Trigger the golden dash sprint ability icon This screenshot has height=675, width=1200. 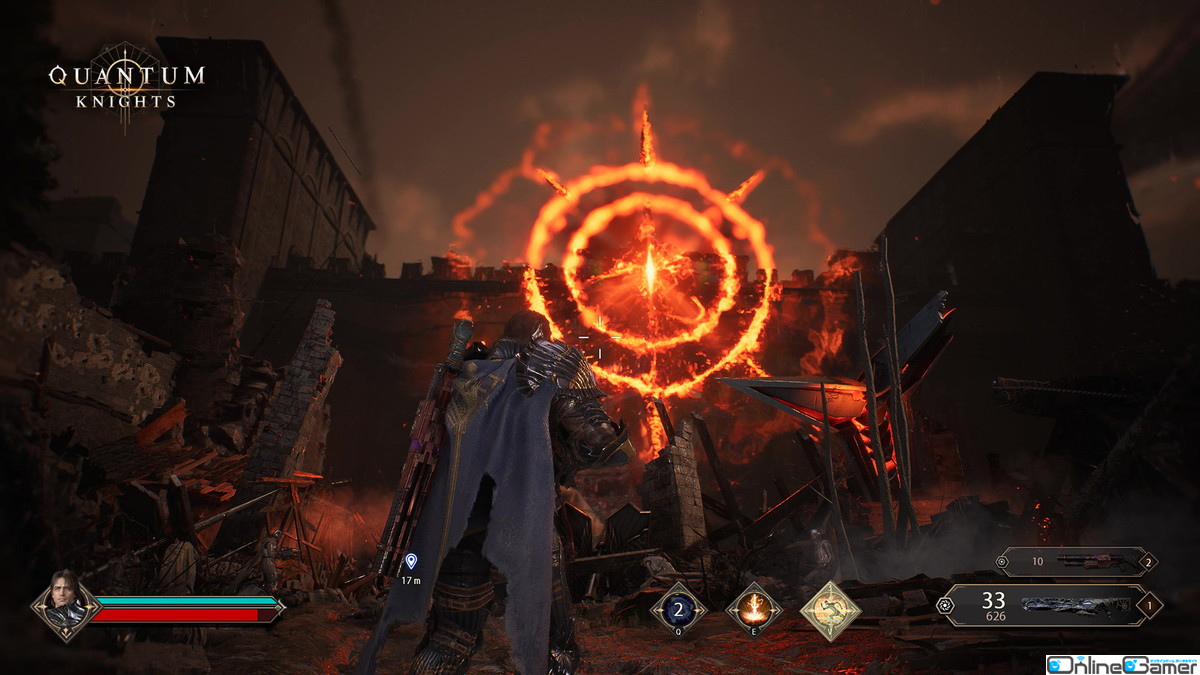coord(830,609)
